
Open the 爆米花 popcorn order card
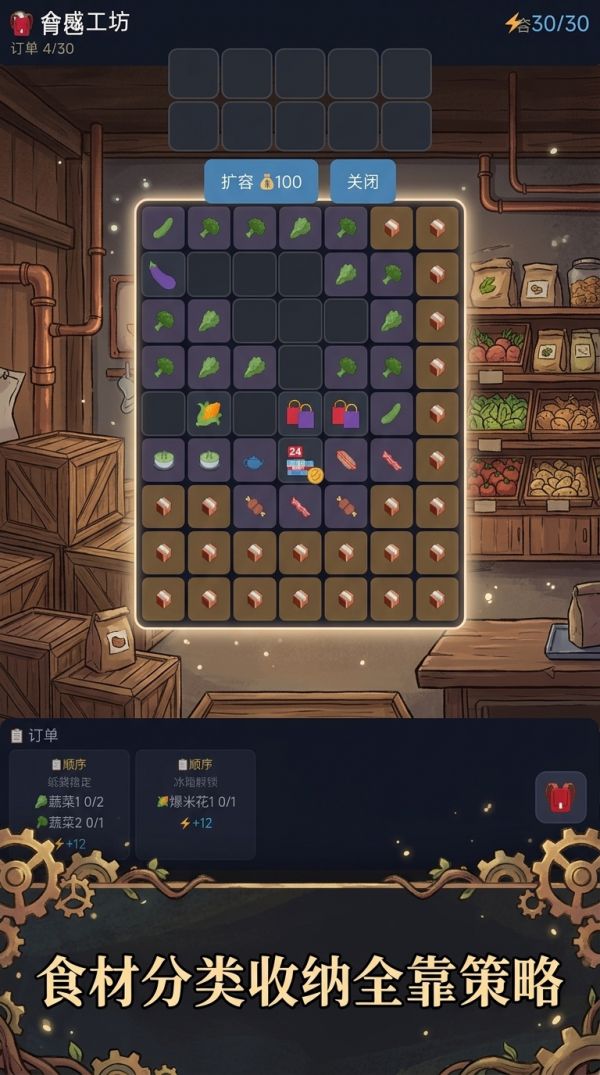pyautogui.click(x=195, y=804)
